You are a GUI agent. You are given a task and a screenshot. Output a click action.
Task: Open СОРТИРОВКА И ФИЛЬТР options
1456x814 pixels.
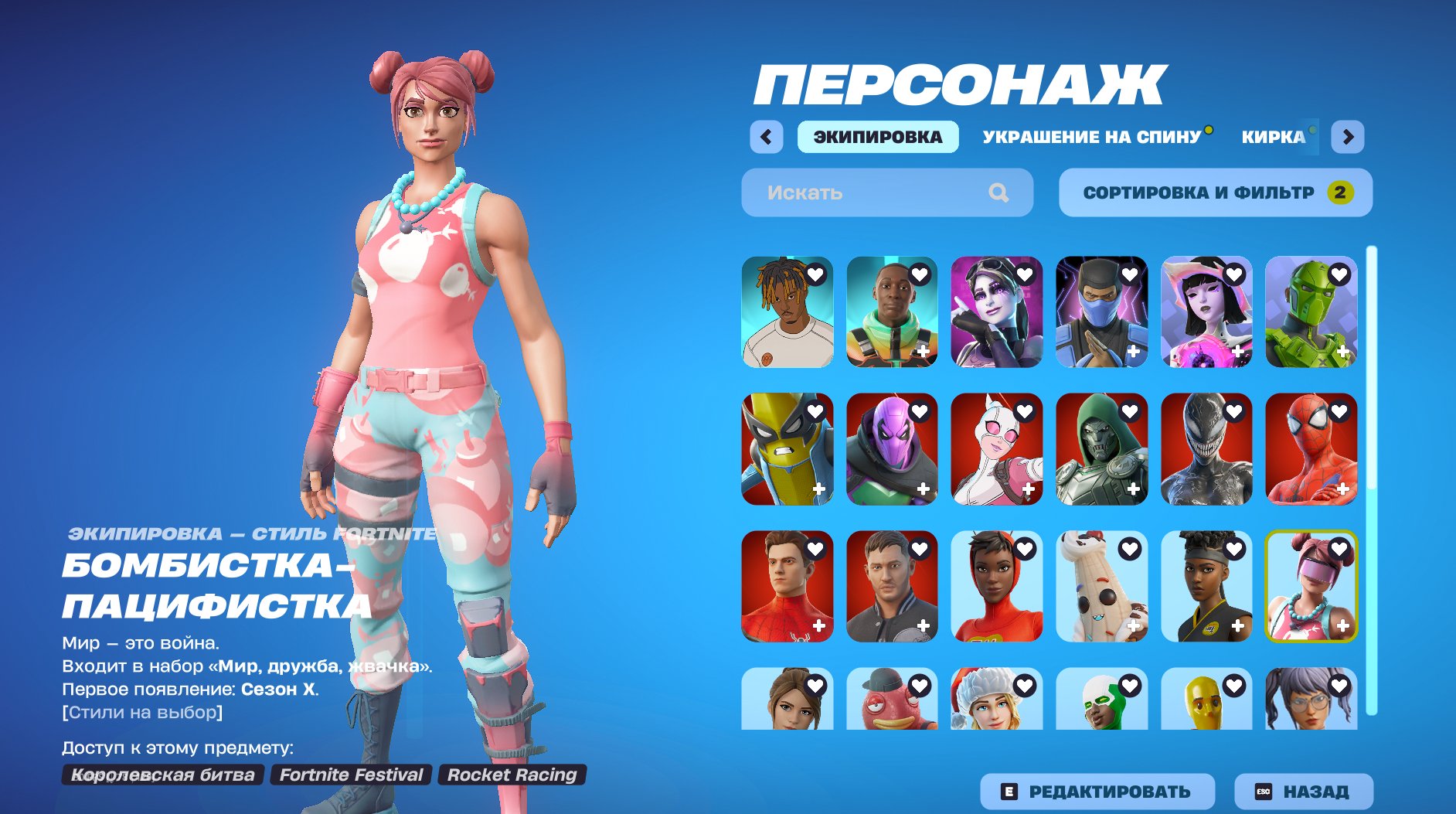click(x=1216, y=192)
